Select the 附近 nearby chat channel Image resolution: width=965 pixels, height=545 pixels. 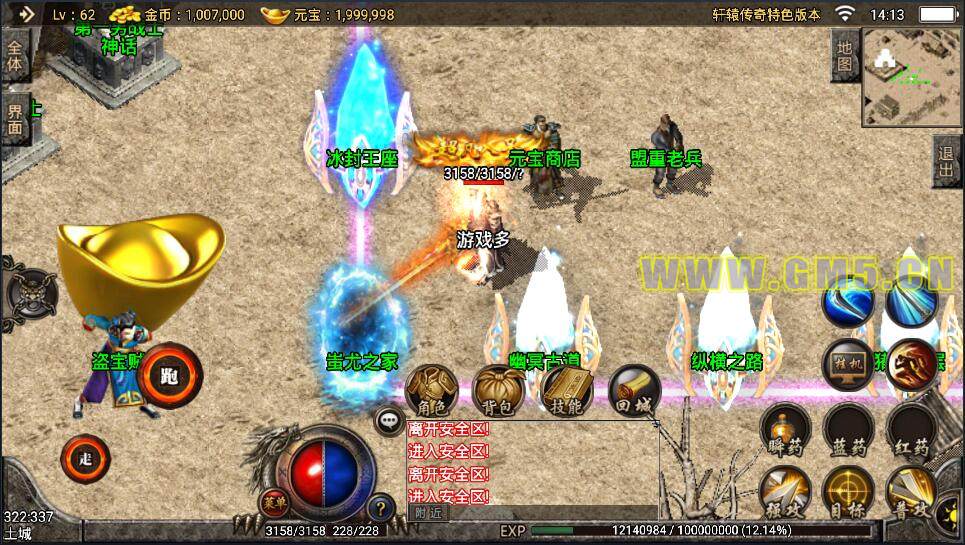[428, 512]
